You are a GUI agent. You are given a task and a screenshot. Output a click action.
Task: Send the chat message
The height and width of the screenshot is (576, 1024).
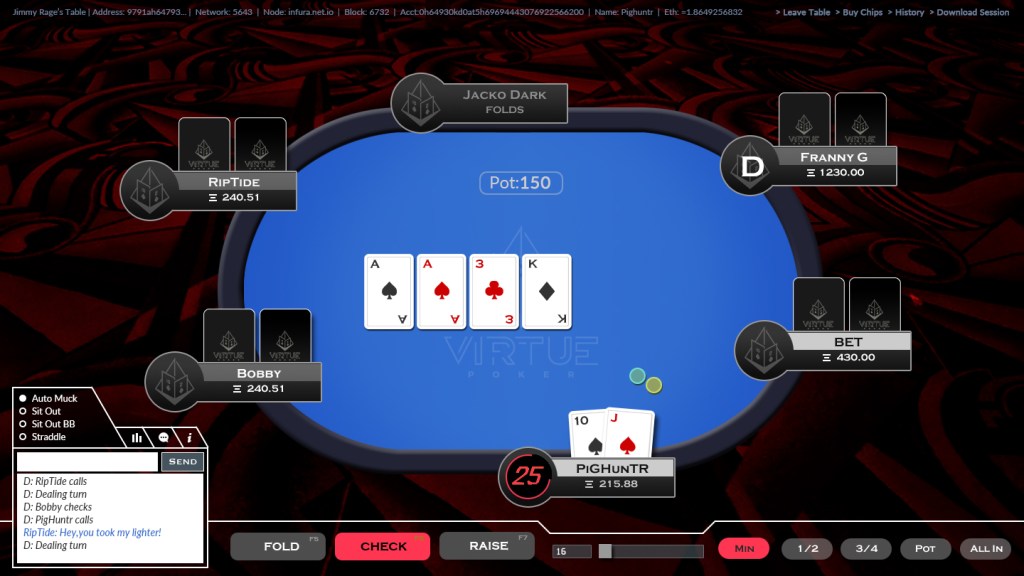[182, 462]
